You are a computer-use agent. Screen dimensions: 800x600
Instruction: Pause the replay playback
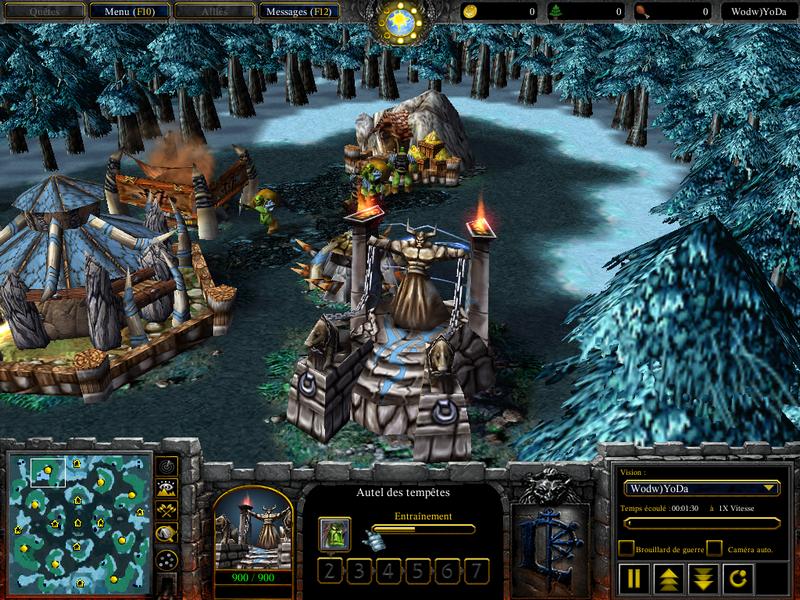coord(634,578)
